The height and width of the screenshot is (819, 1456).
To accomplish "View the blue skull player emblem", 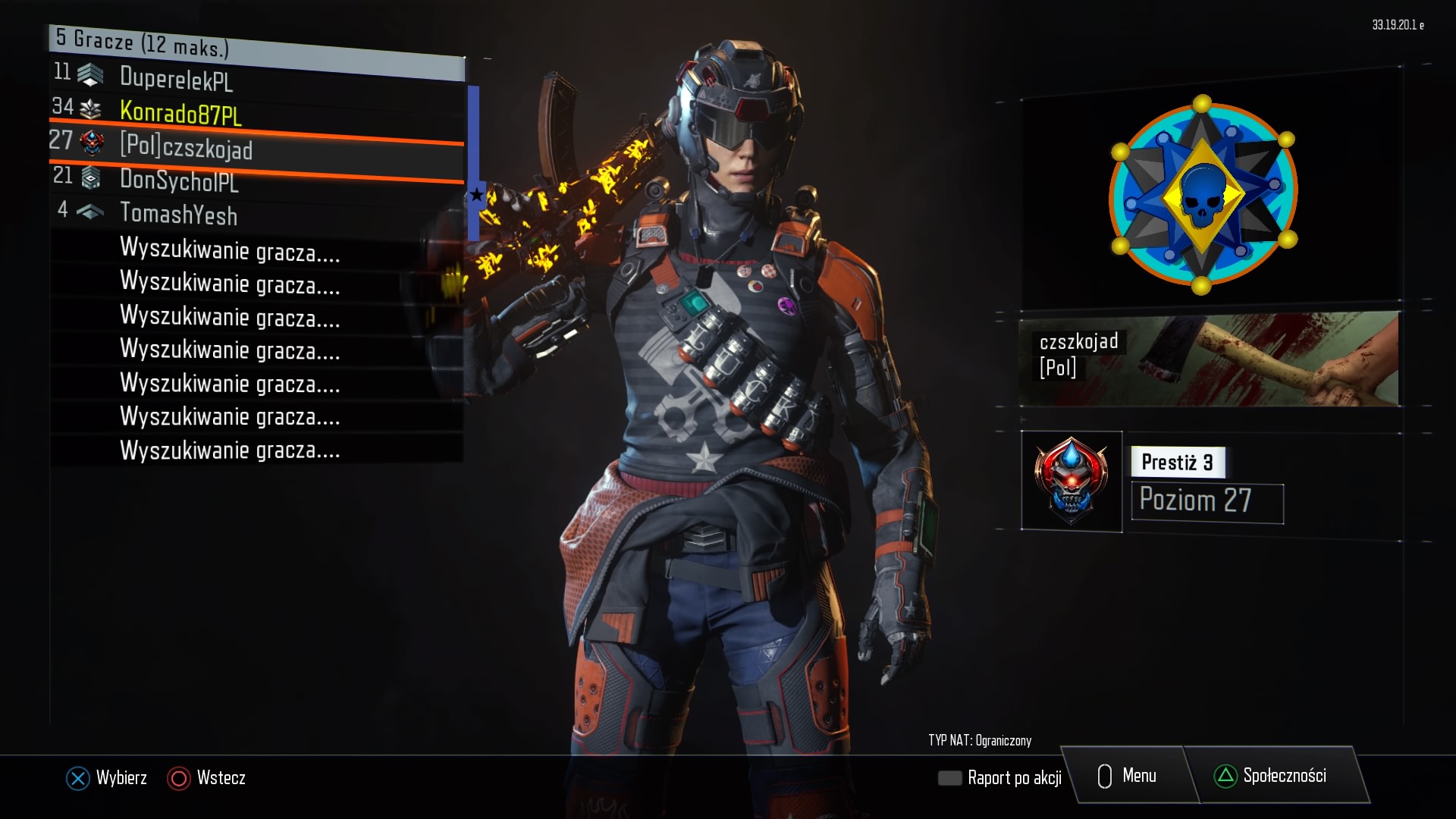I will point(1203,195).
